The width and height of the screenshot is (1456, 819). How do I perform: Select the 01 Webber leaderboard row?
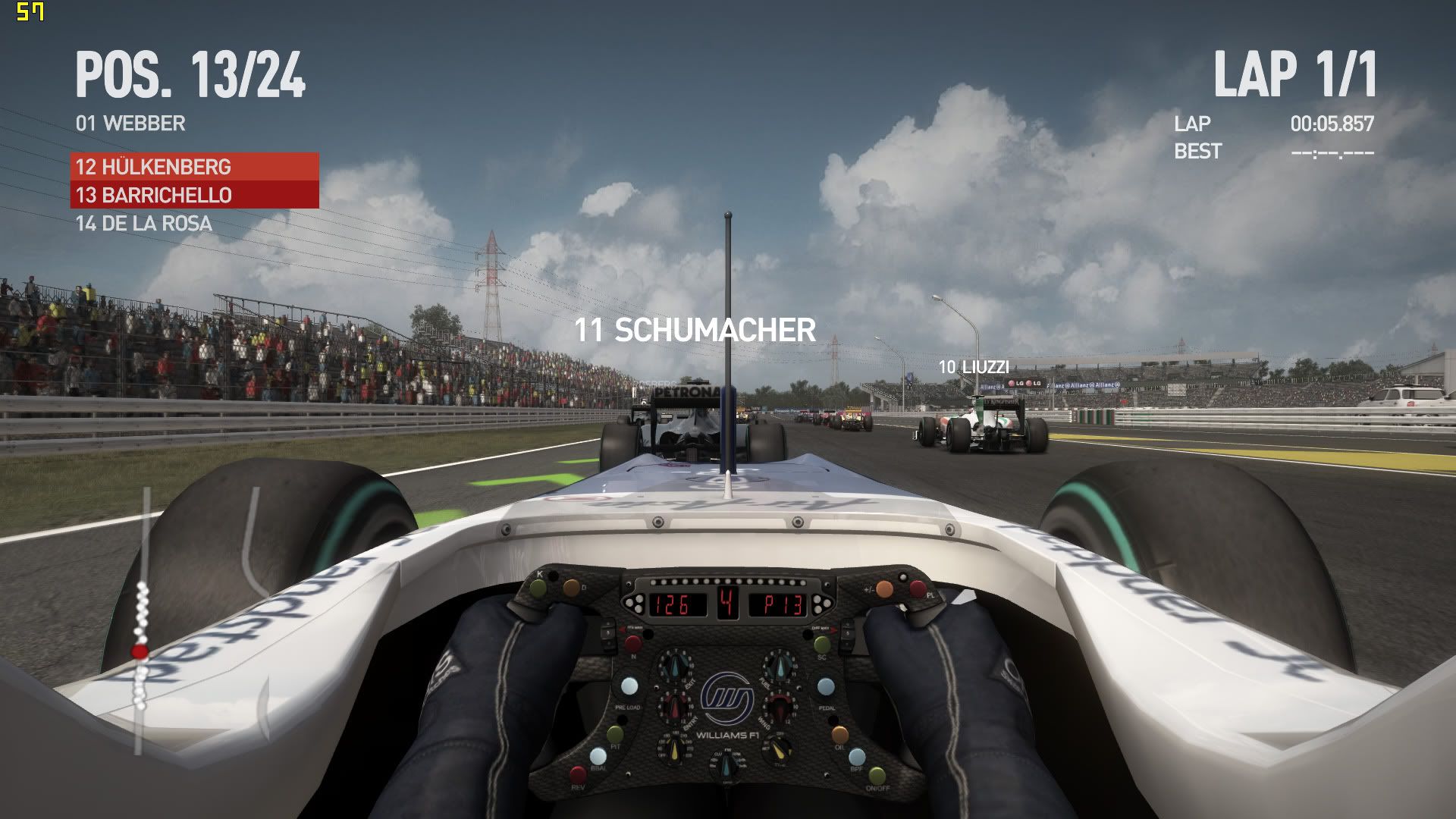point(130,124)
